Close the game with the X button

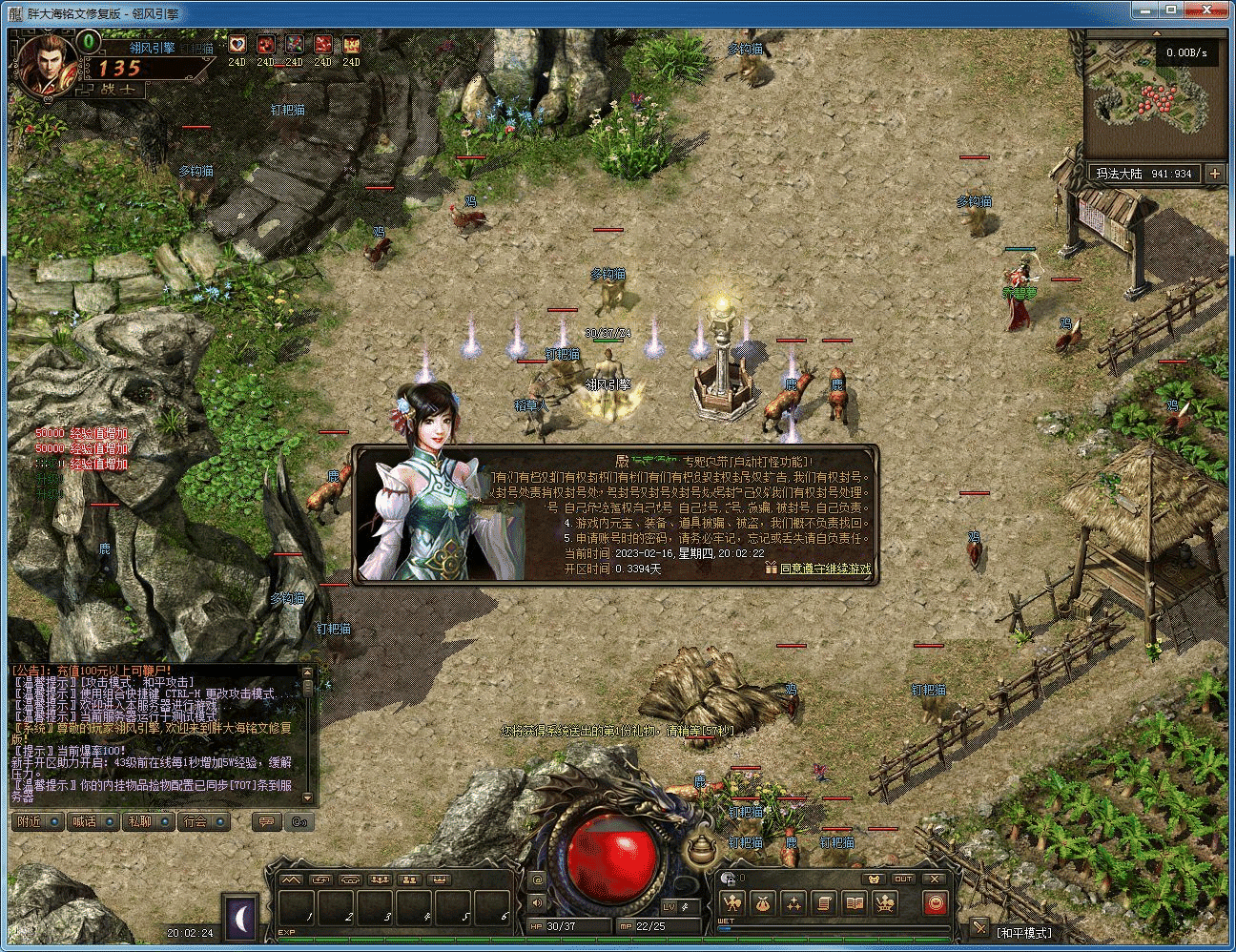(935, 879)
